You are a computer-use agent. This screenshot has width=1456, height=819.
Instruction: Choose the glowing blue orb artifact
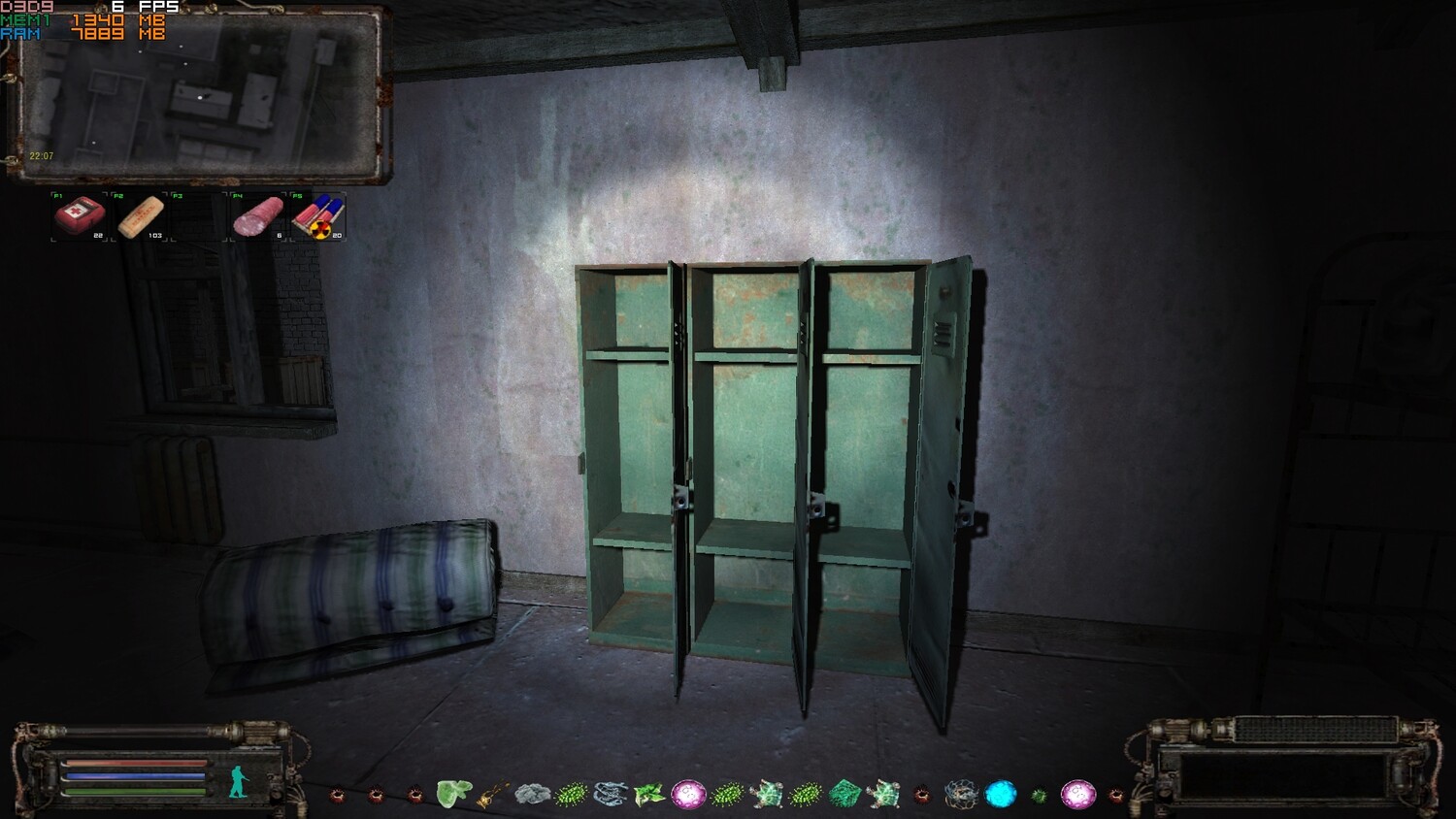(1000, 794)
